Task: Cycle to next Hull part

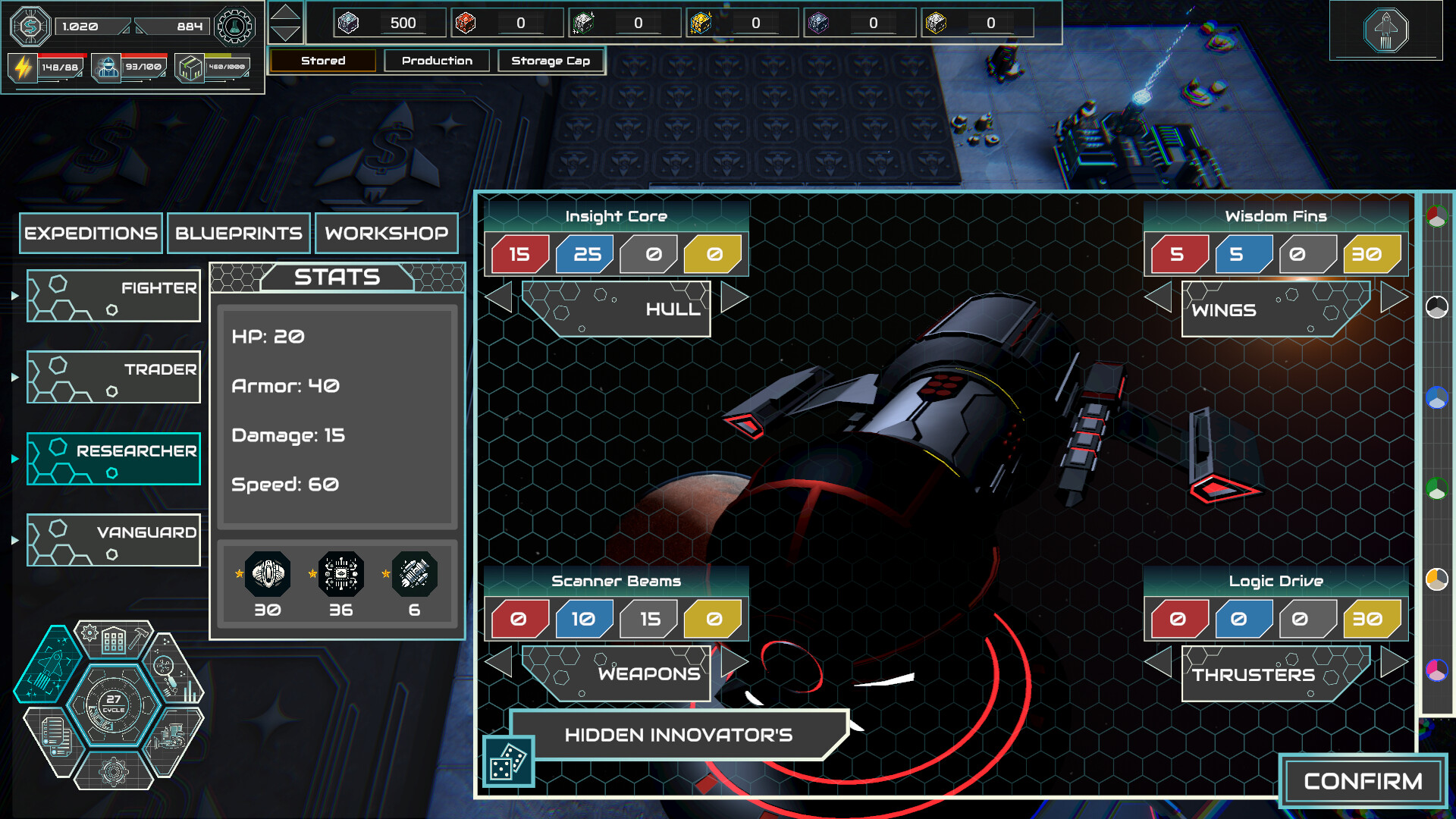Action: (x=733, y=297)
